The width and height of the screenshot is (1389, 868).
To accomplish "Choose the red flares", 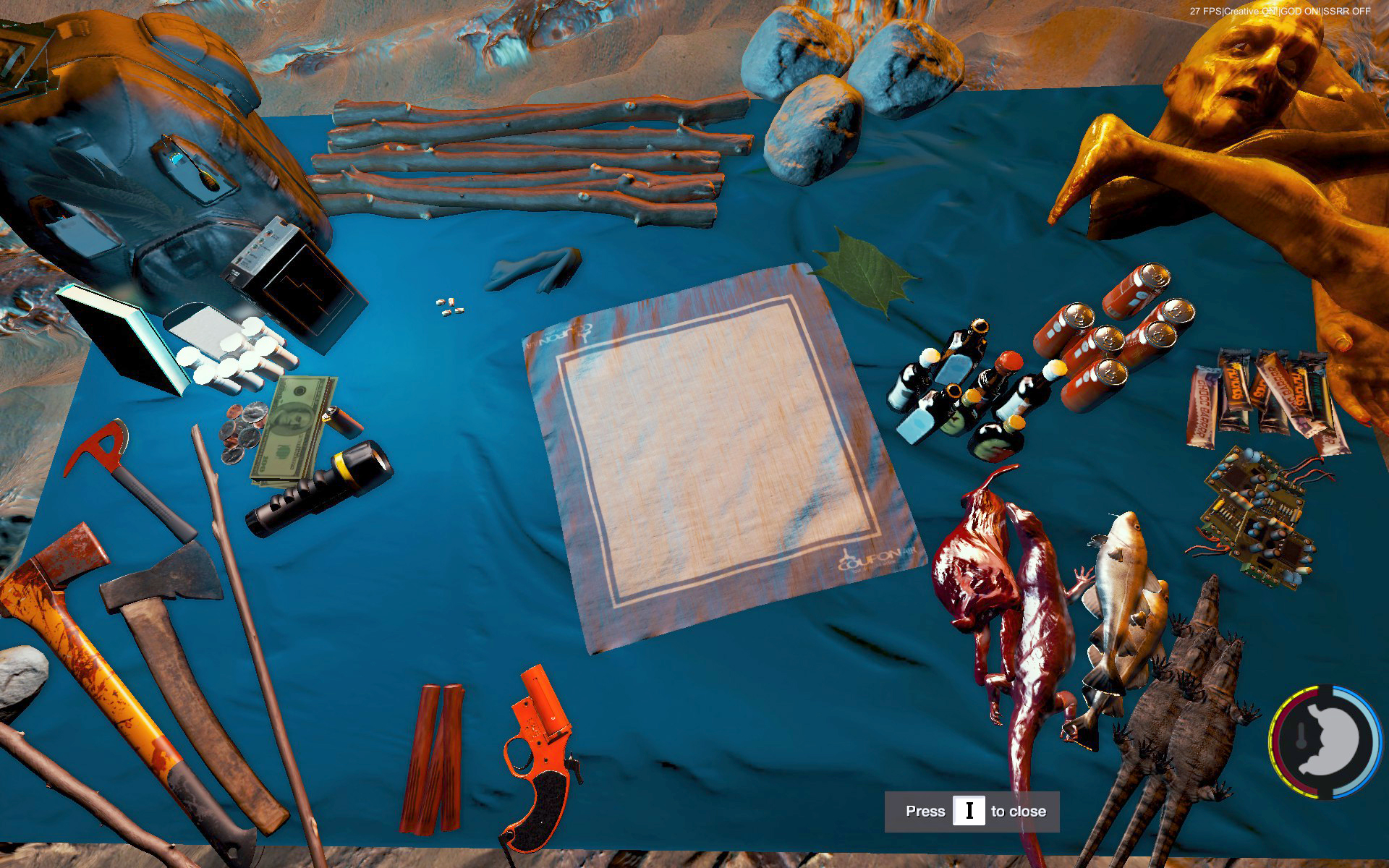I will [x=434, y=756].
